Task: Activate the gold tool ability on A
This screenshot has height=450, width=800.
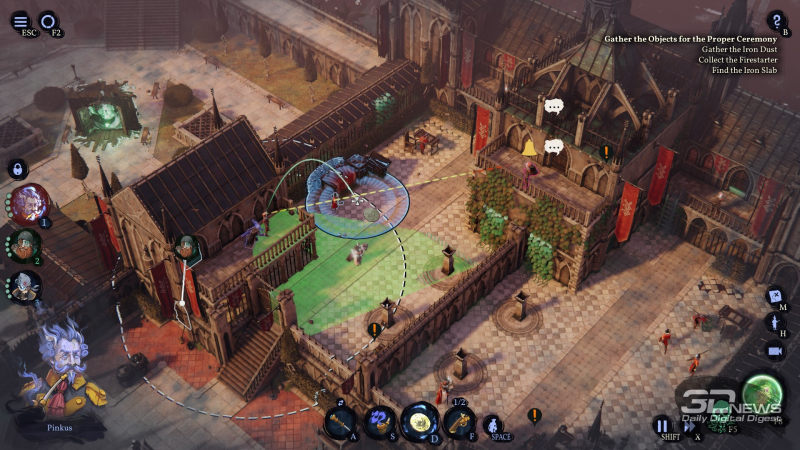Action: click(340, 422)
